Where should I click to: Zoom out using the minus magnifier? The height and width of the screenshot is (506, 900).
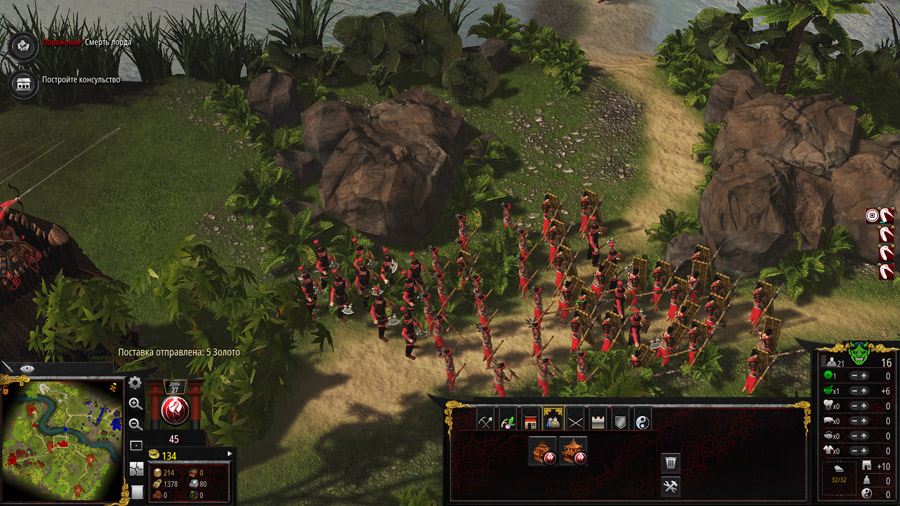[x=135, y=424]
